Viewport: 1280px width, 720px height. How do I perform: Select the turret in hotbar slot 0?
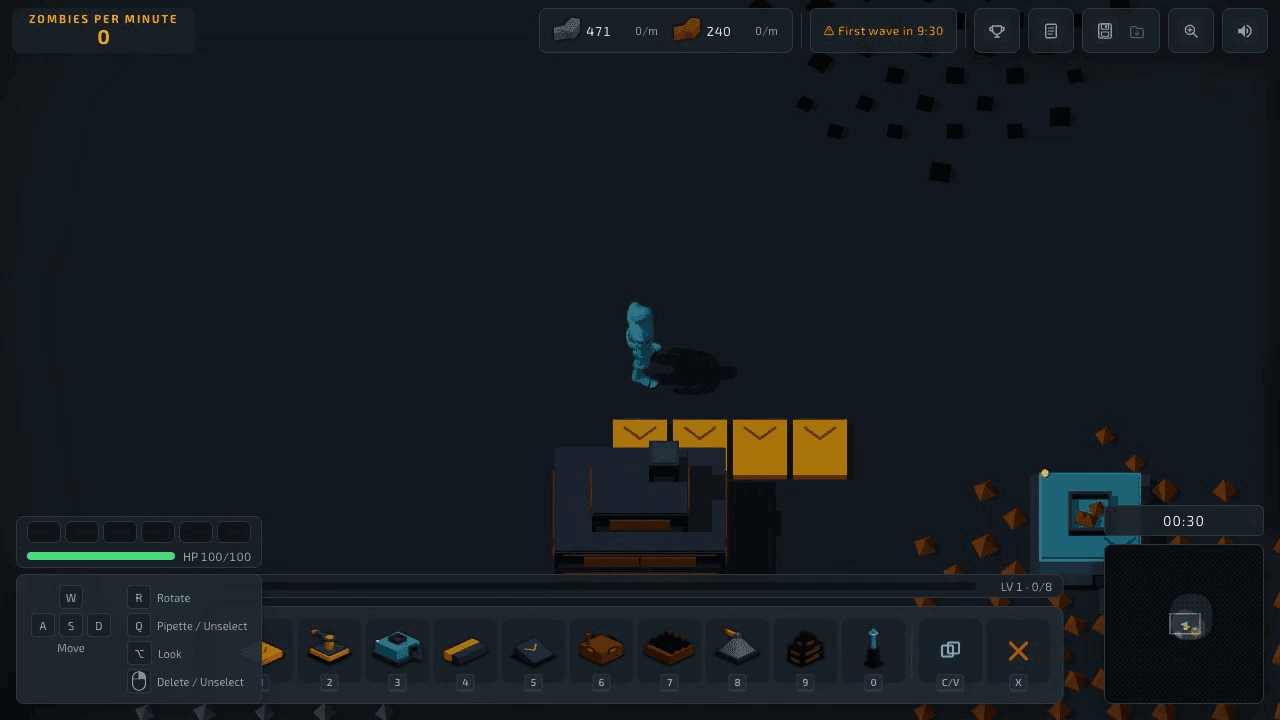pyautogui.click(x=873, y=650)
